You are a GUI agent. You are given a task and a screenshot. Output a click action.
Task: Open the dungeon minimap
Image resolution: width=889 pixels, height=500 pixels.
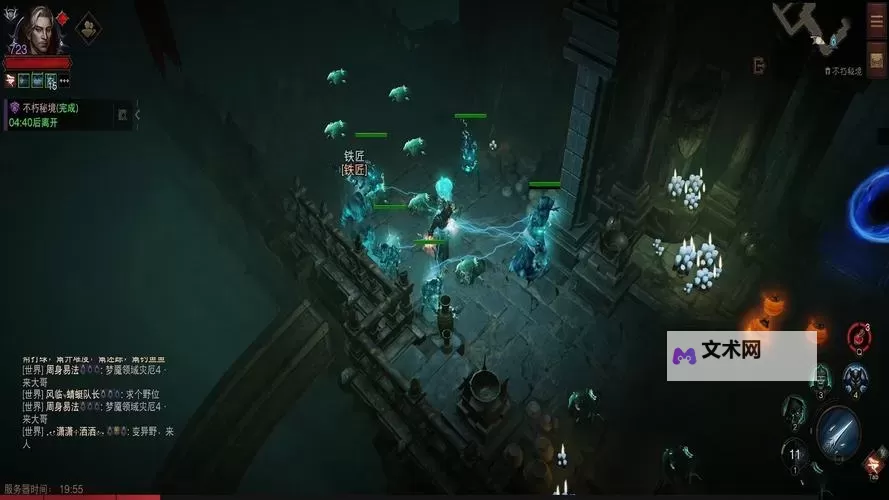point(817,32)
